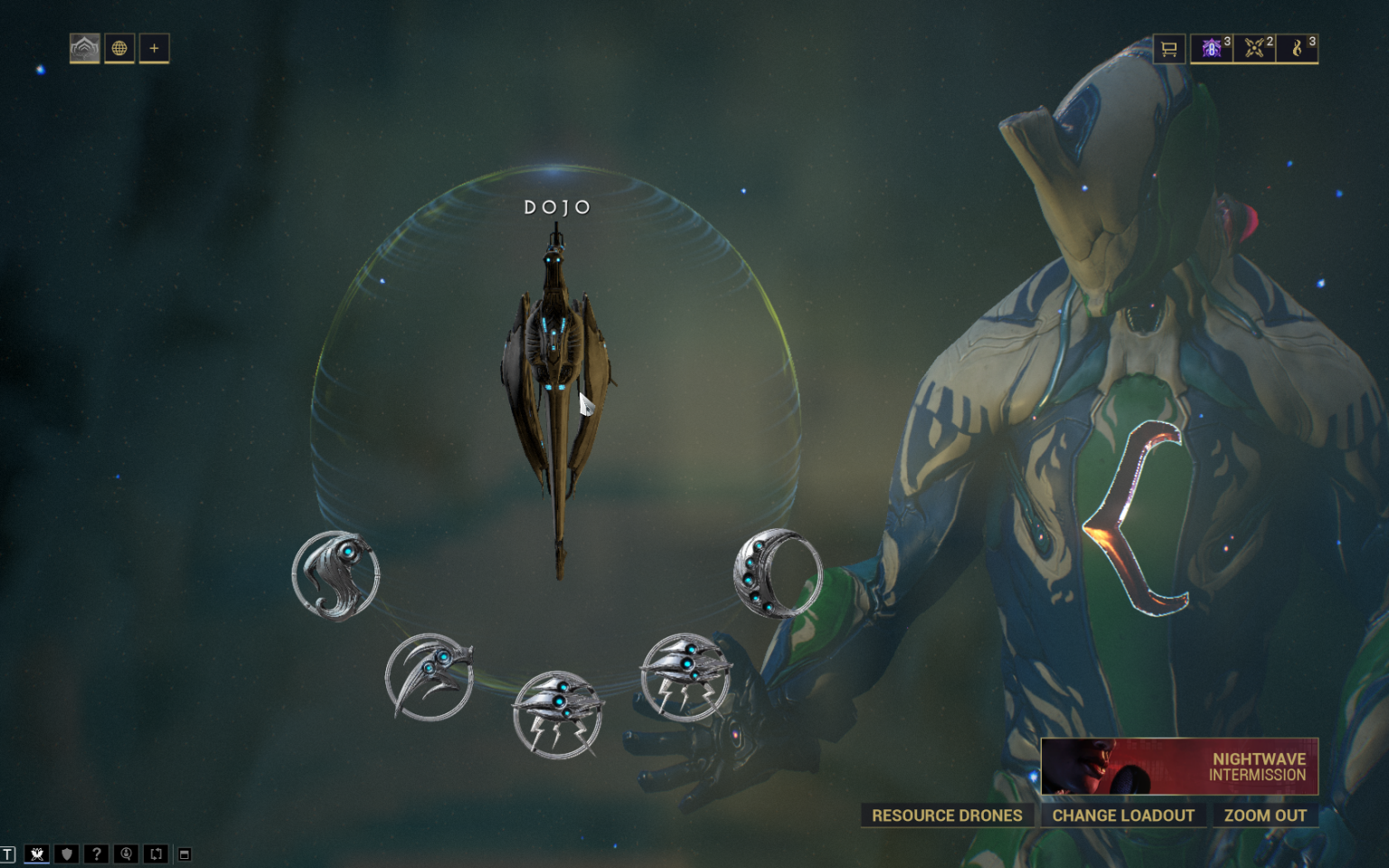Open the globe navigation icon
The width and height of the screenshot is (1389, 868).
pyautogui.click(x=119, y=49)
